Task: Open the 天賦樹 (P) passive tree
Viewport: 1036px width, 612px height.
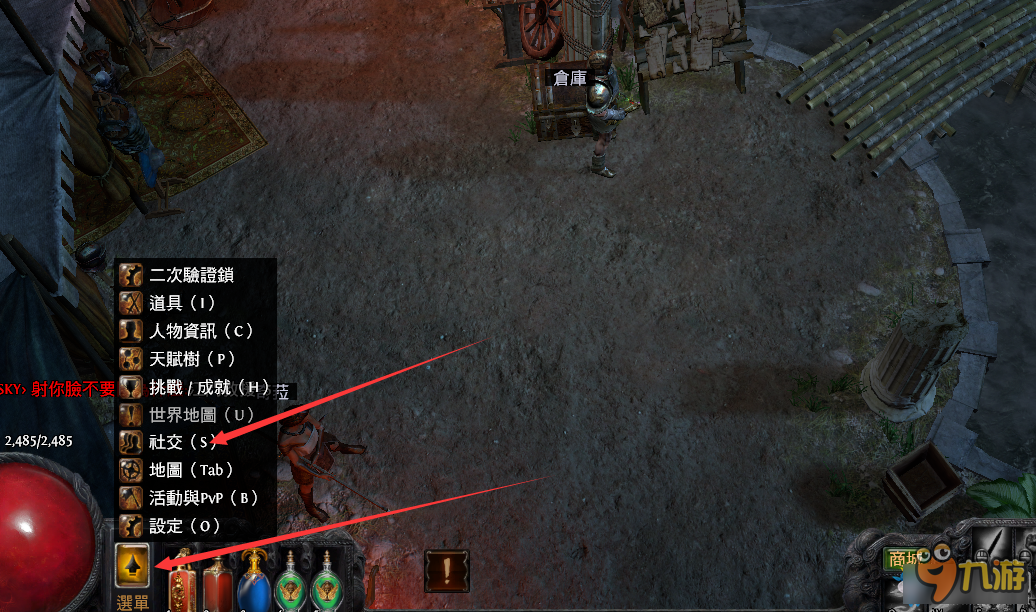Action: tap(191, 358)
